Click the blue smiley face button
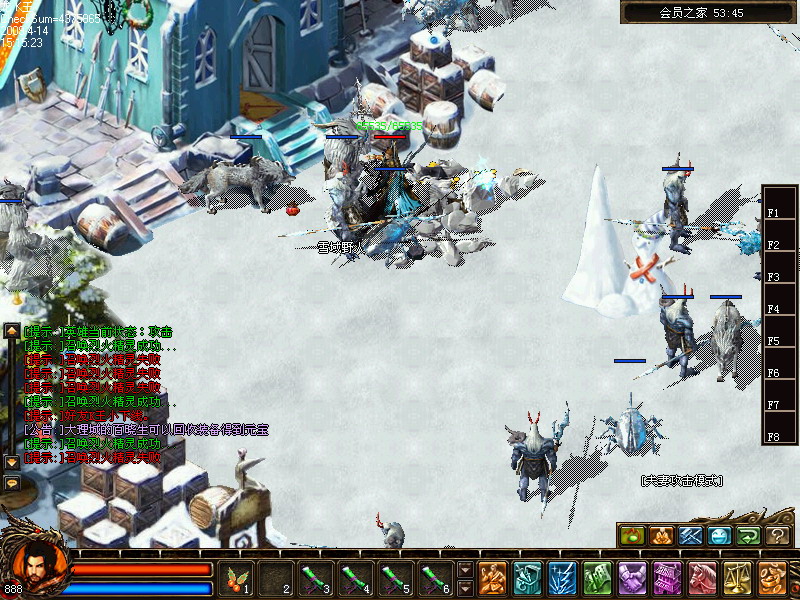The width and height of the screenshot is (800, 600). 719,535
